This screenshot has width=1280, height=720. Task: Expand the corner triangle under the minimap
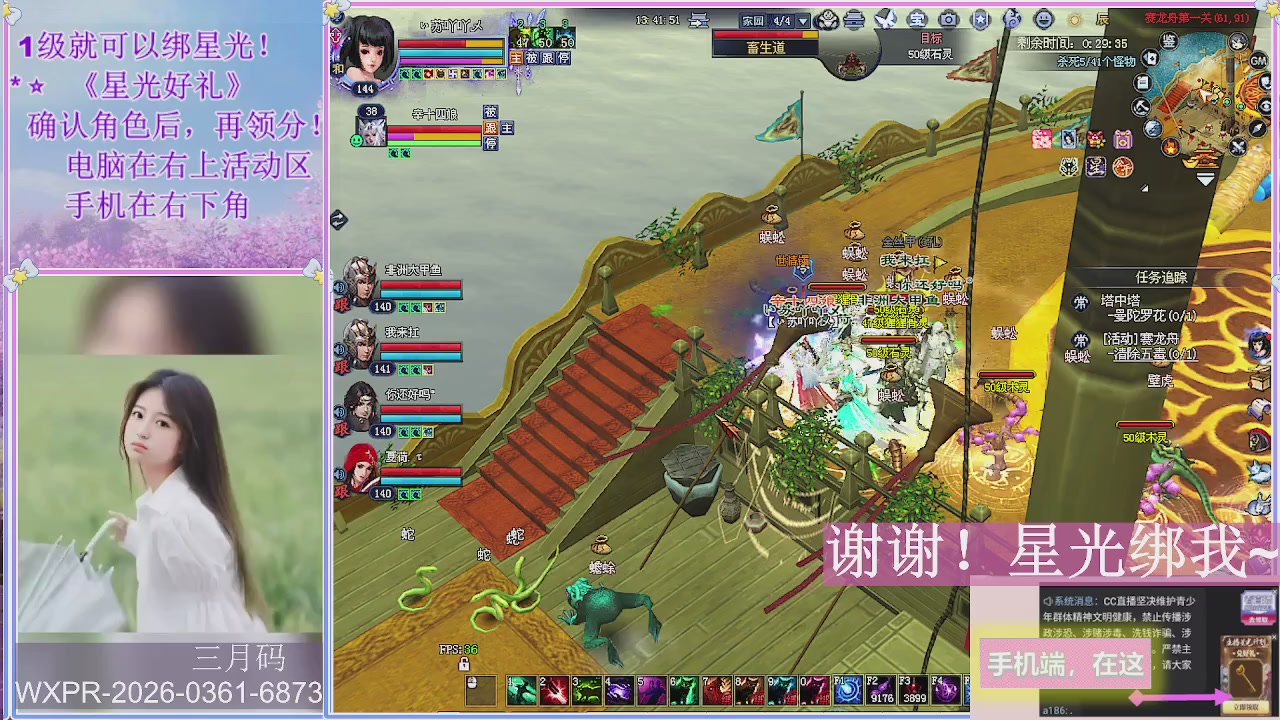(x=1144, y=187)
